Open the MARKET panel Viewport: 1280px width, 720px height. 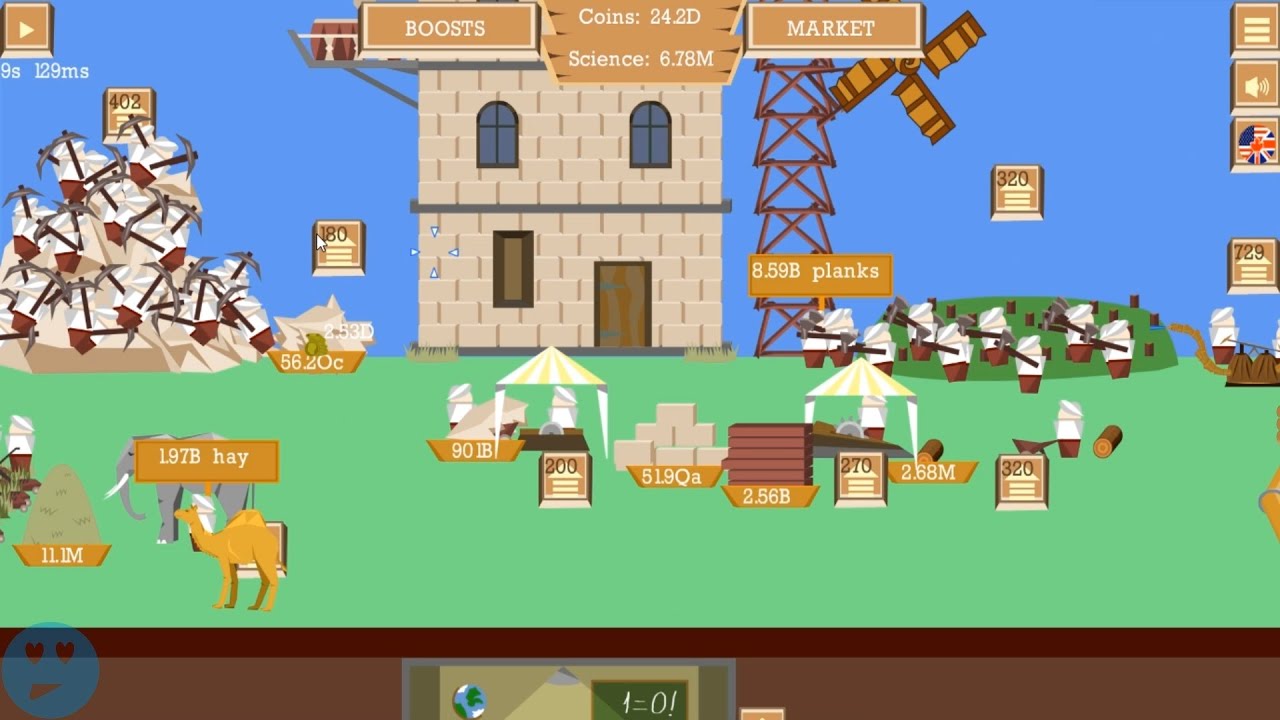coord(833,29)
